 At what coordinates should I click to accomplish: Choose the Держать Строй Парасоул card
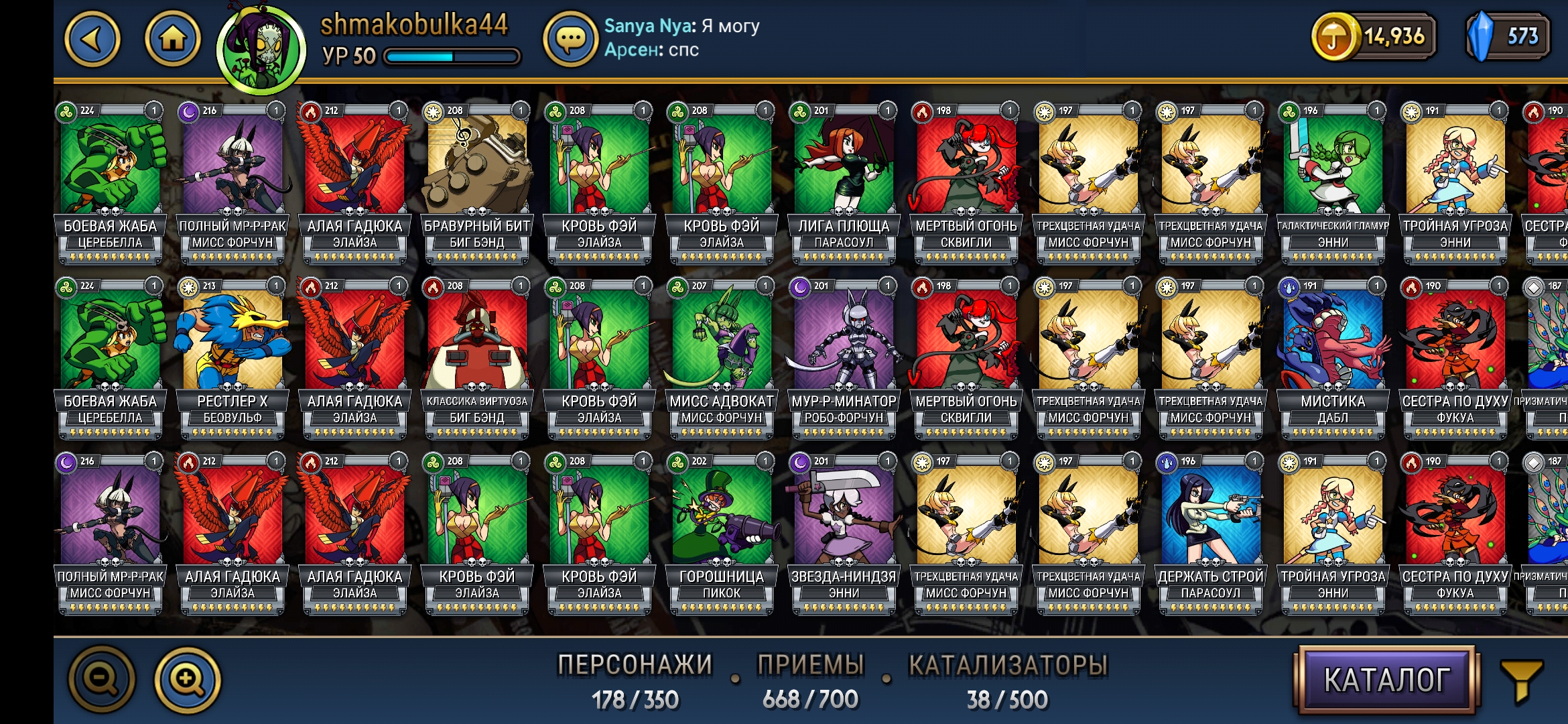point(1211,532)
